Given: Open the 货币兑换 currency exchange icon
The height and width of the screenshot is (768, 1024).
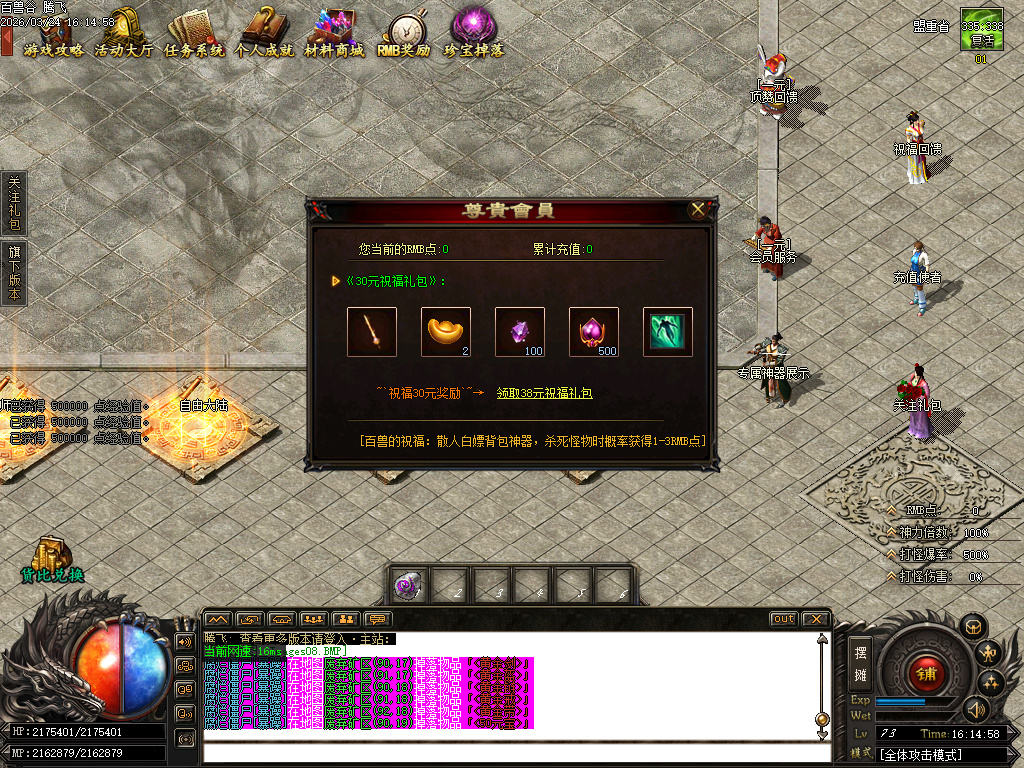Looking at the screenshot, I should 52,560.
